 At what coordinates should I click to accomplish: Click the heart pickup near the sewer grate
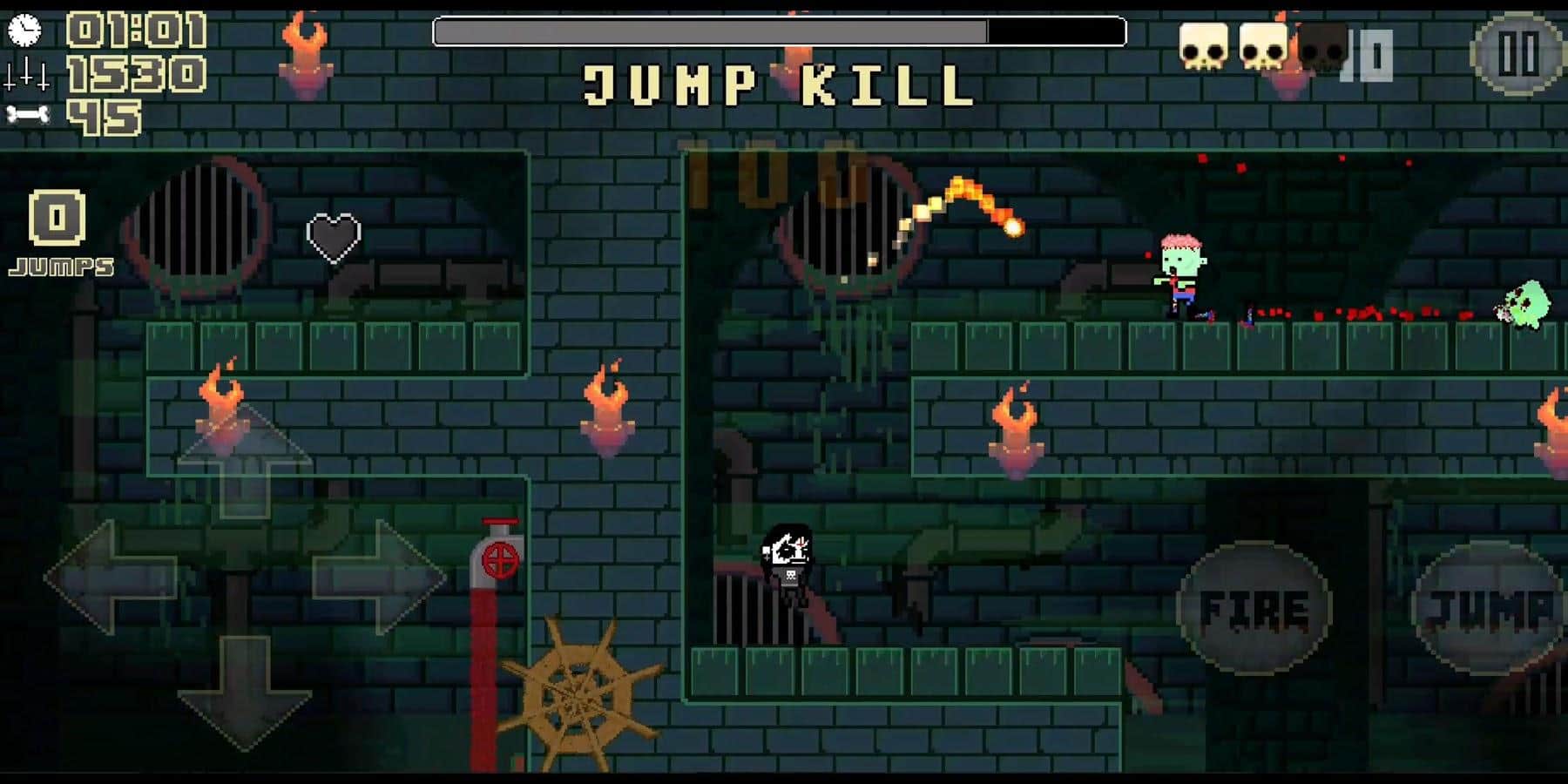click(332, 236)
